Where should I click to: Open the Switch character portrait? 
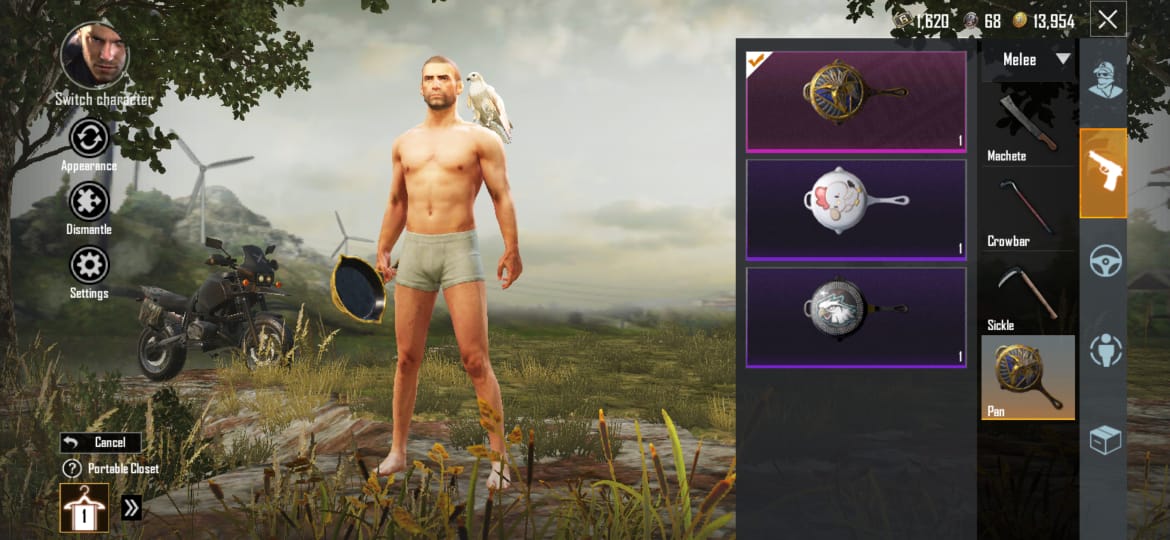coord(94,55)
